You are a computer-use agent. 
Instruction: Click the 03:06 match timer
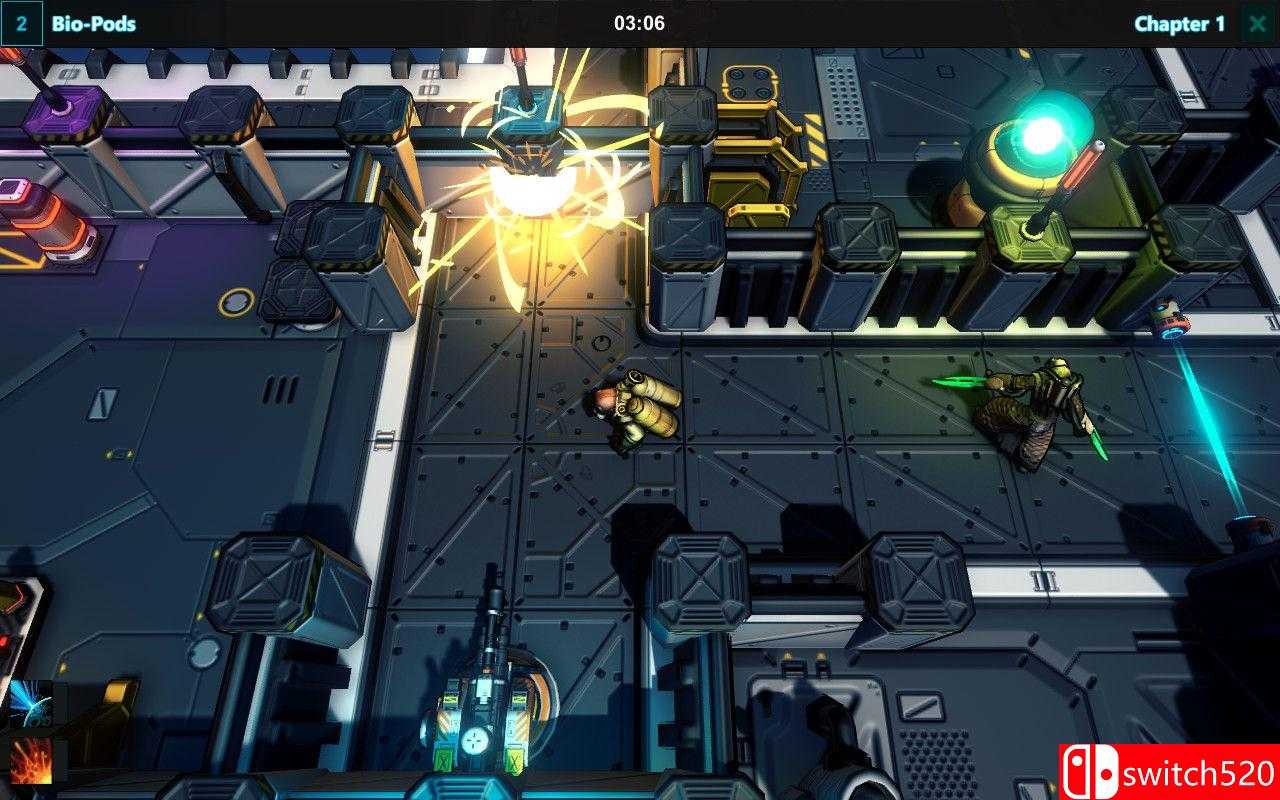pos(639,22)
